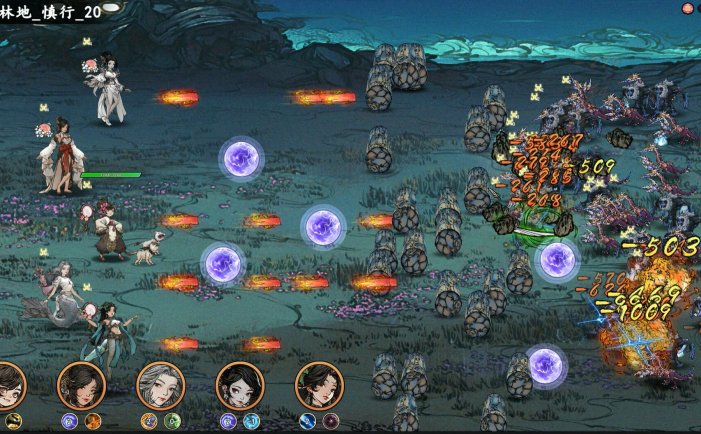Click the round orange button above the battlefield
701x434 pixels.
point(687,8)
